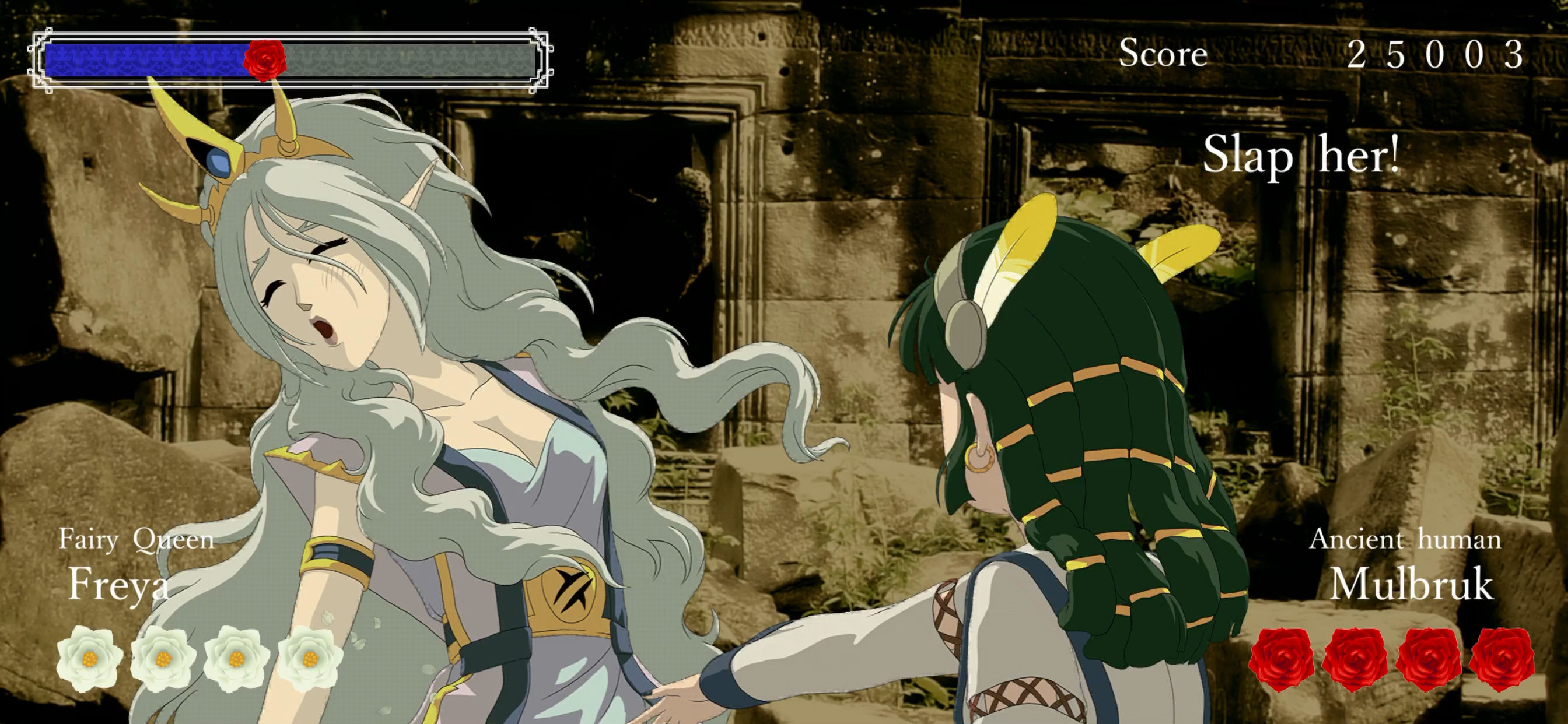Toggle Freya's third lotus flower indicator

coord(236,658)
